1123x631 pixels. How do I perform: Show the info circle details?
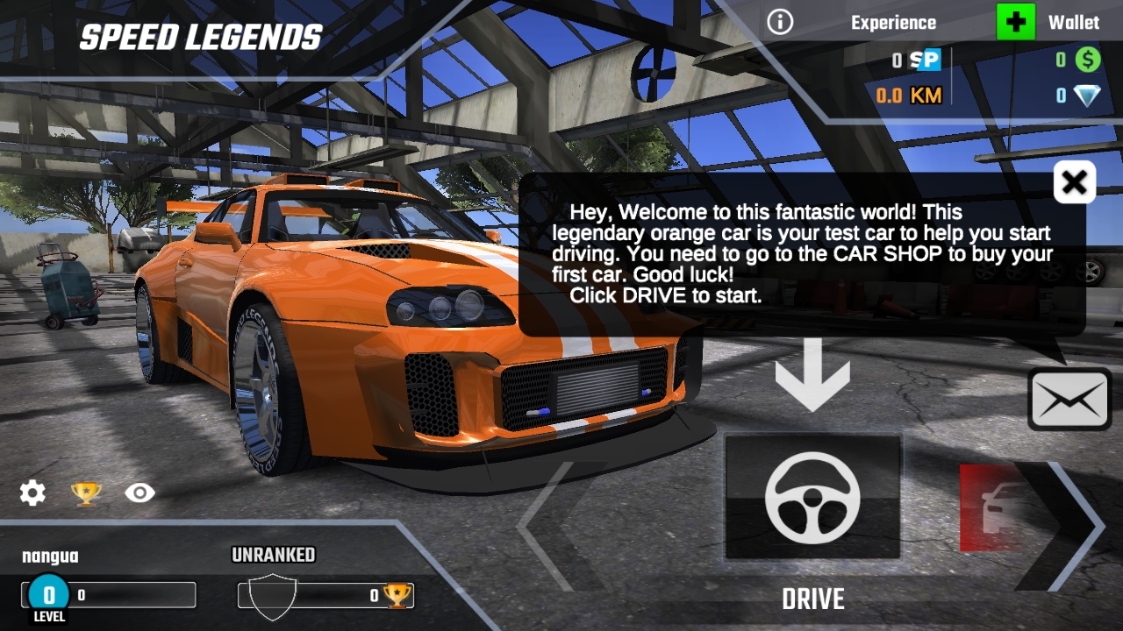(x=780, y=22)
